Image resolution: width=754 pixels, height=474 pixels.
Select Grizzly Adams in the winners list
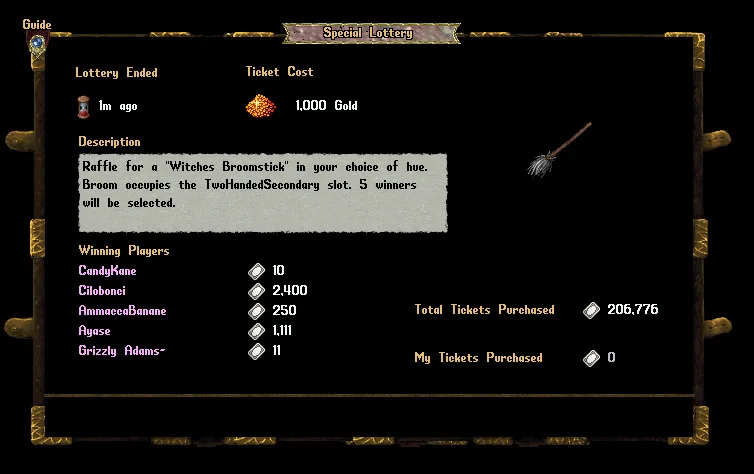click(x=122, y=351)
